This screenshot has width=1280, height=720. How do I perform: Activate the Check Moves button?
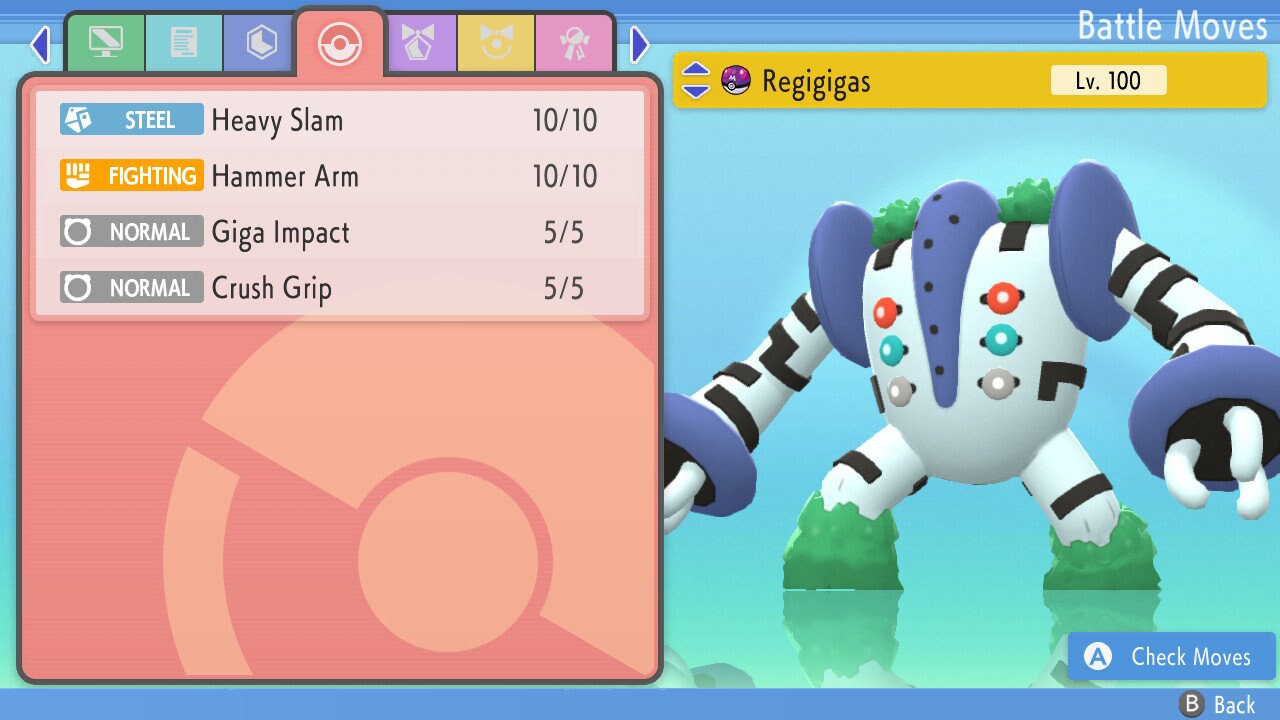[1171, 656]
